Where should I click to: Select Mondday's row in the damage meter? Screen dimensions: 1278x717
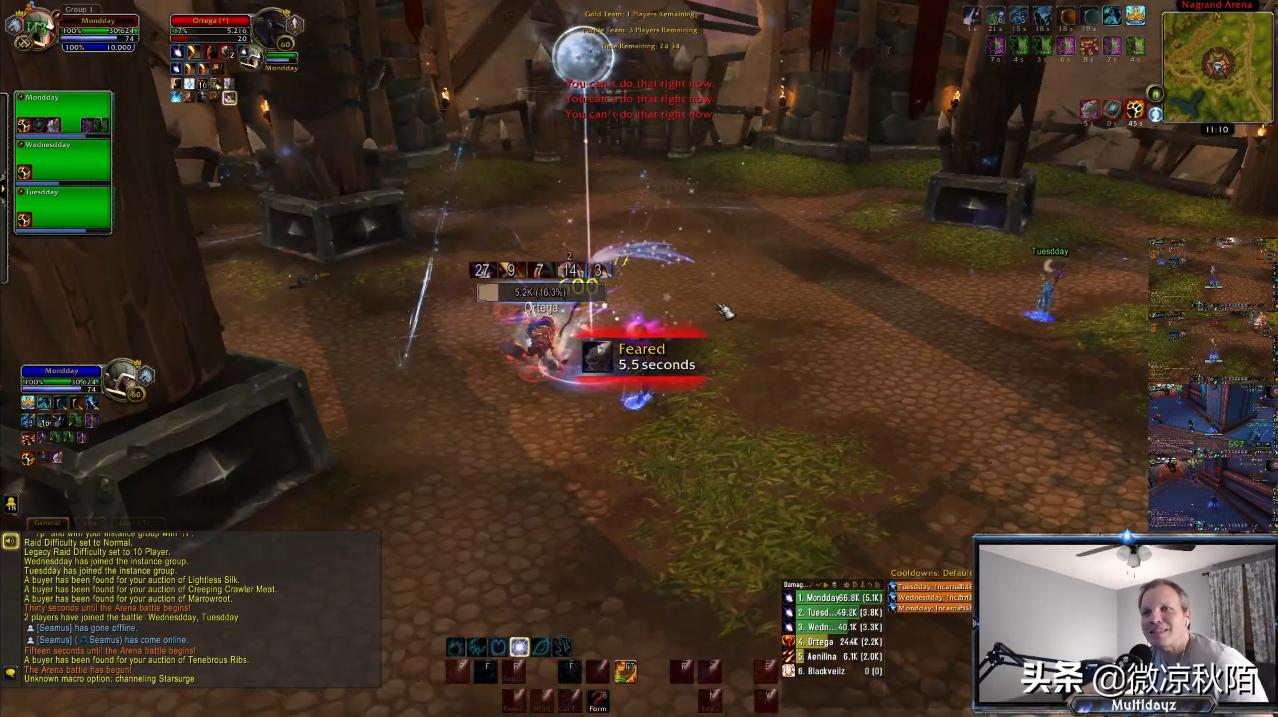tap(834, 598)
